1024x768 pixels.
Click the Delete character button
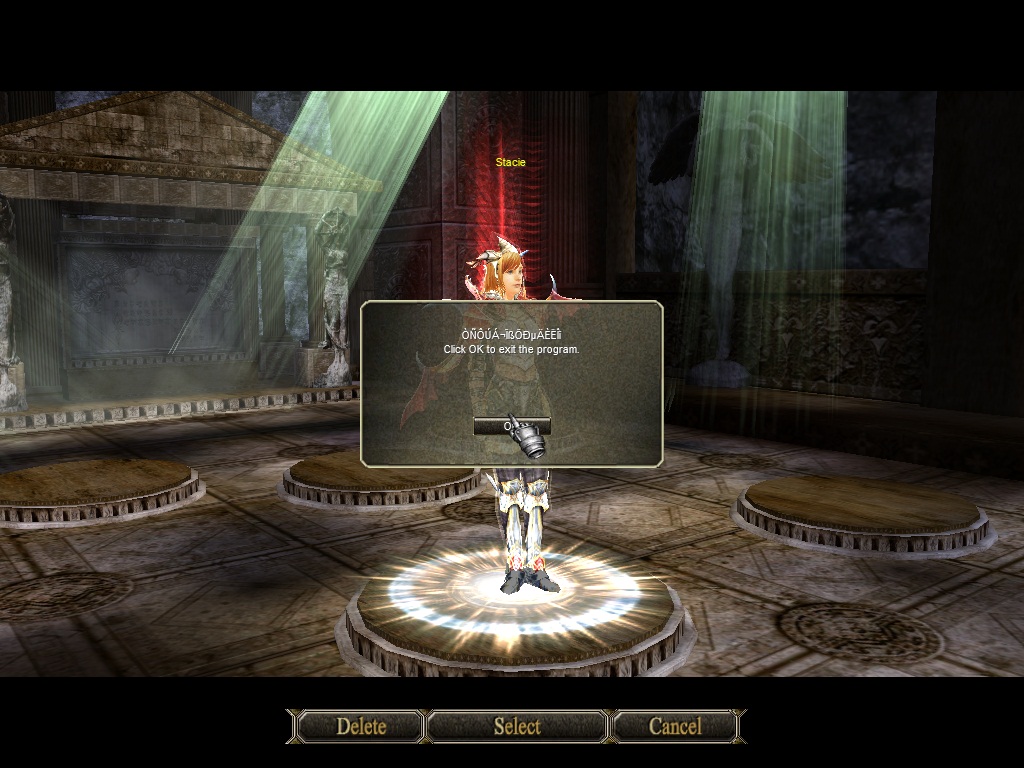click(361, 727)
